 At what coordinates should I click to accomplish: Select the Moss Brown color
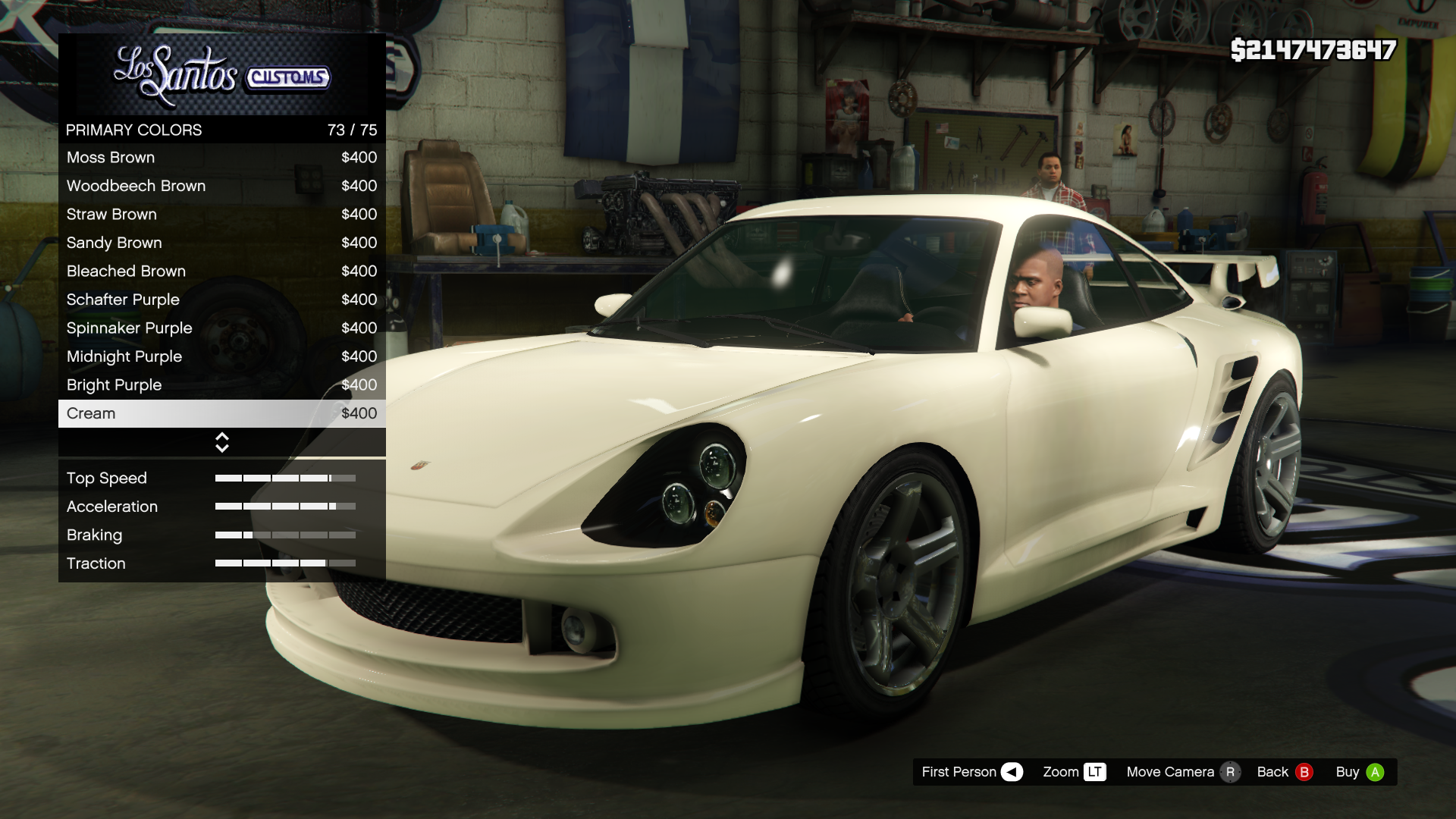[221, 158]
